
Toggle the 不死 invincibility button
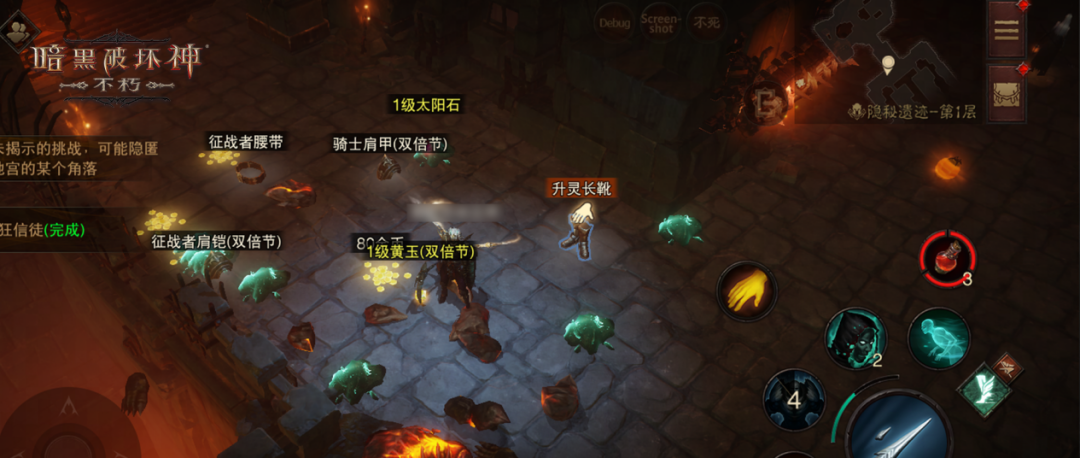pos(706,22)
